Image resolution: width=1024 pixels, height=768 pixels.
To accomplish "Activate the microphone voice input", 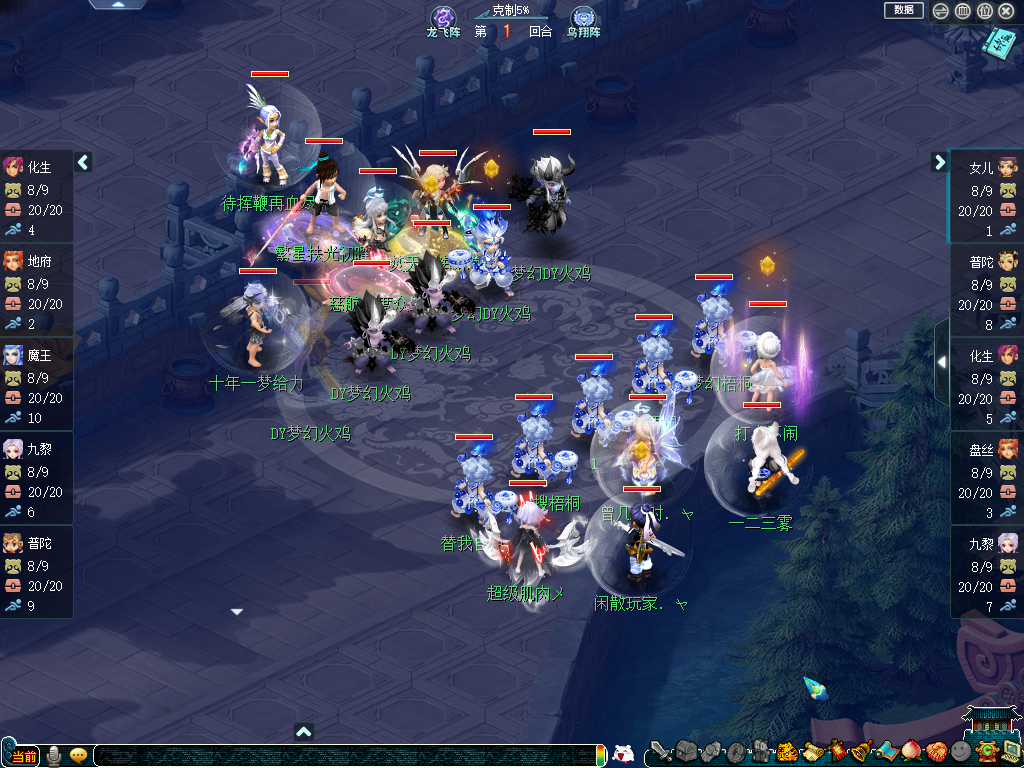I will click(x=54, y=755).
